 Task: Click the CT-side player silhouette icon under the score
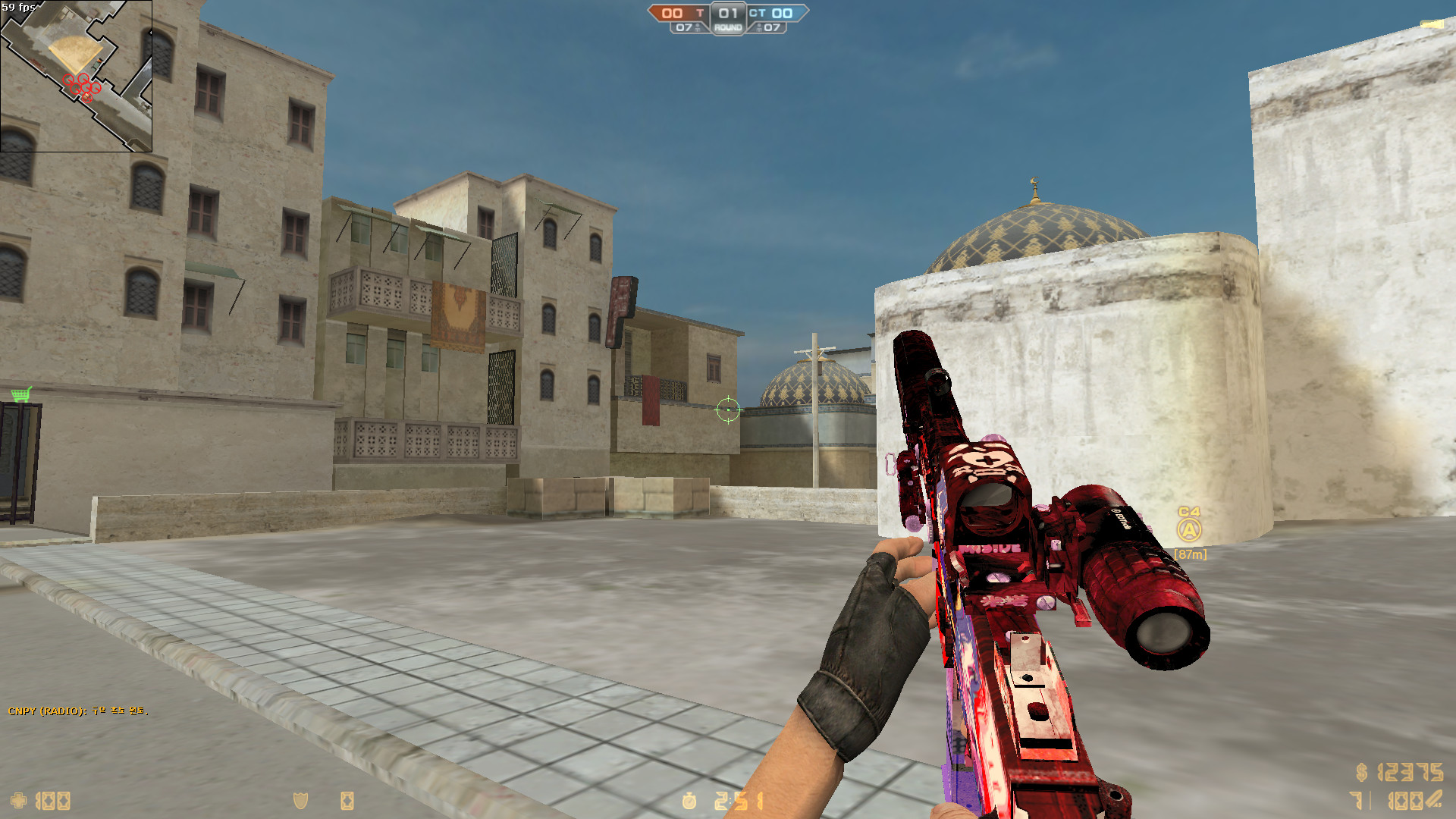pos(759,28)
